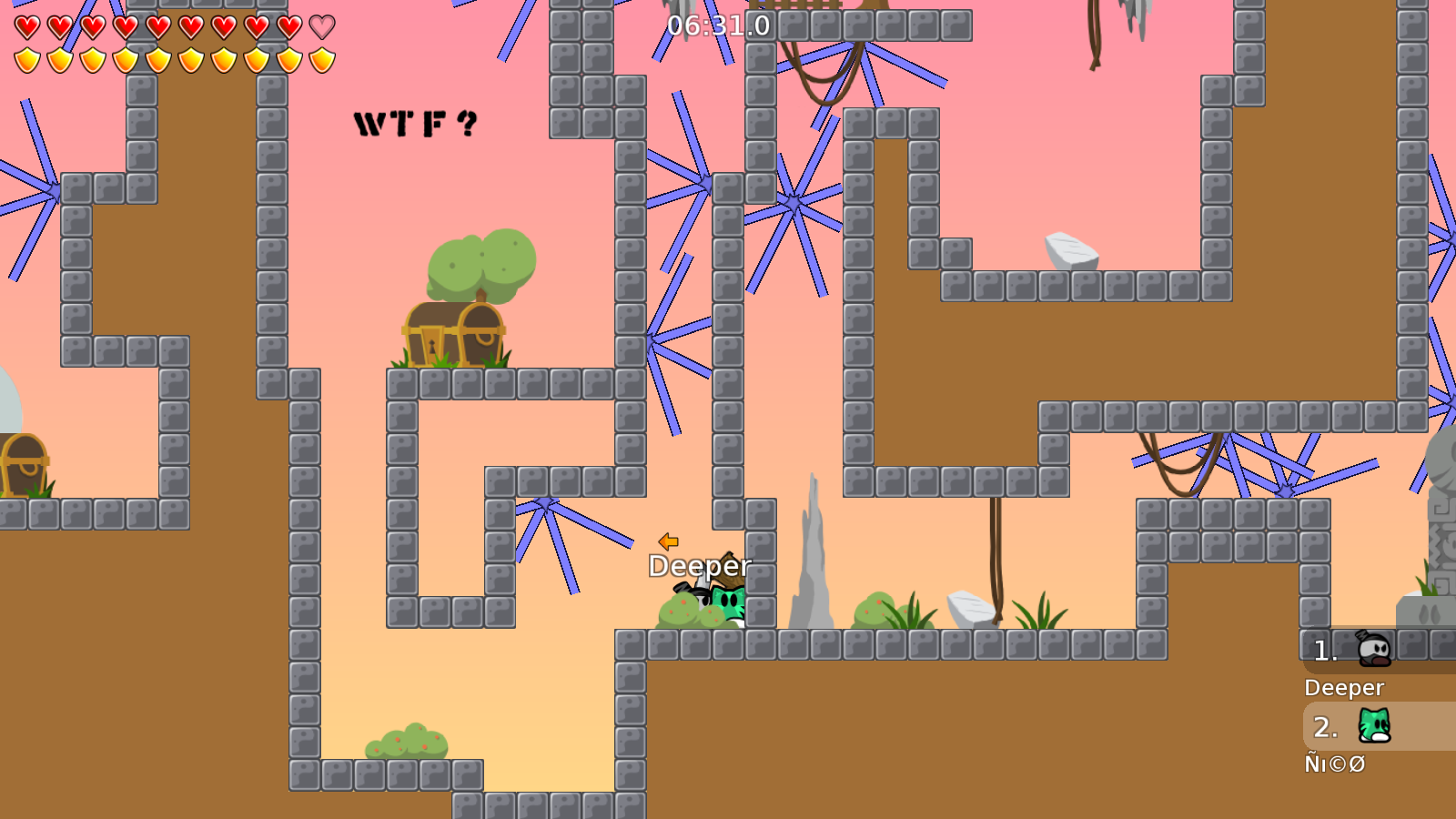The image size is (1456, 819).
Task: Click the orange arrow above the Deeper nametag
Action: point(667,543)
